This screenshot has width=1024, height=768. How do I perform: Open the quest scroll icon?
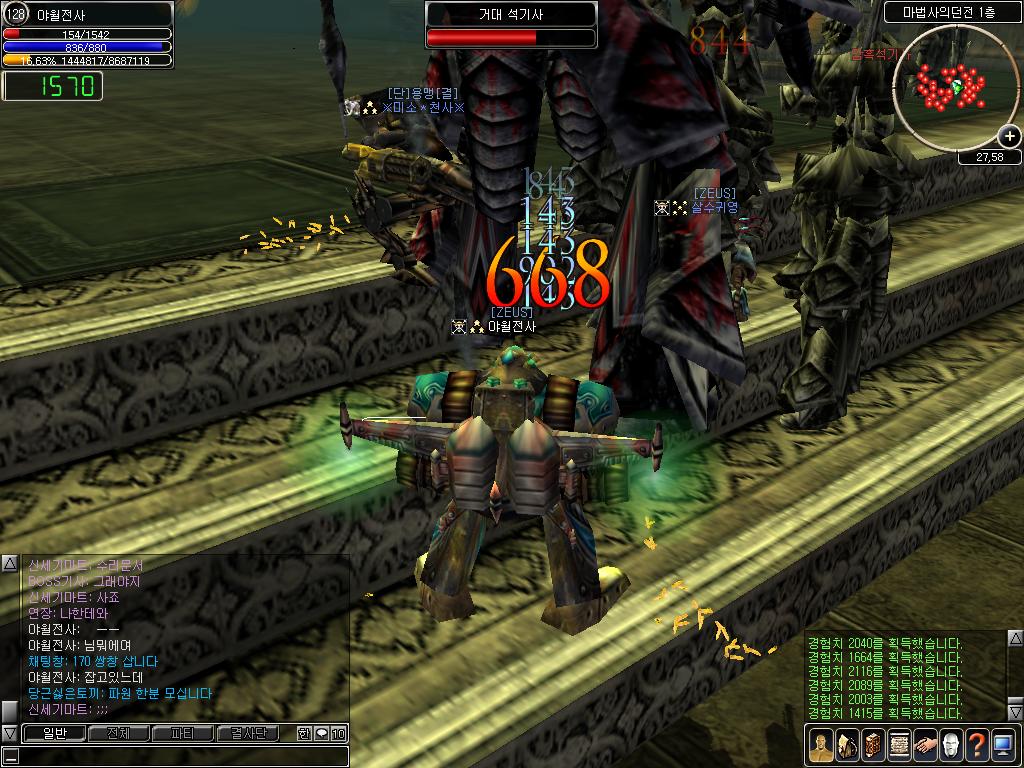[x=898, y=745]
